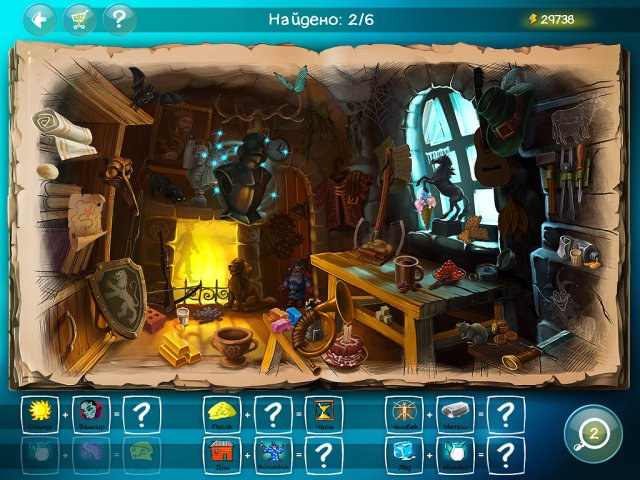640x480 pixels.
Task: Pick the ice cube ingredient tile
Action: click(x=403, y=454)
